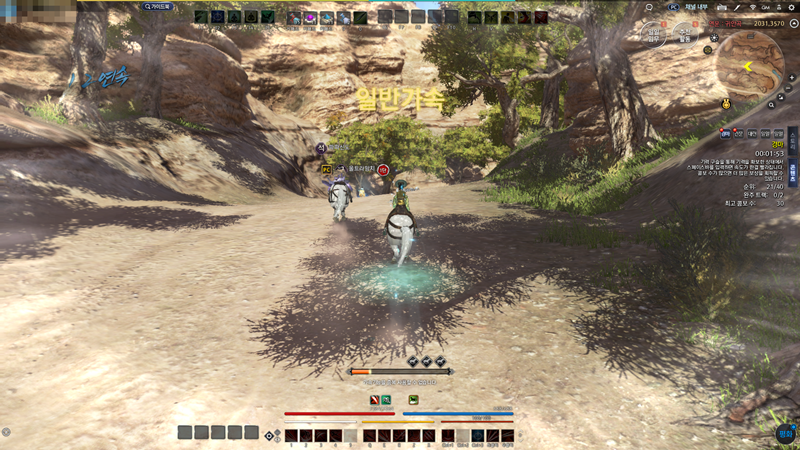Switch to the Story side tab

tap(793, 144)
